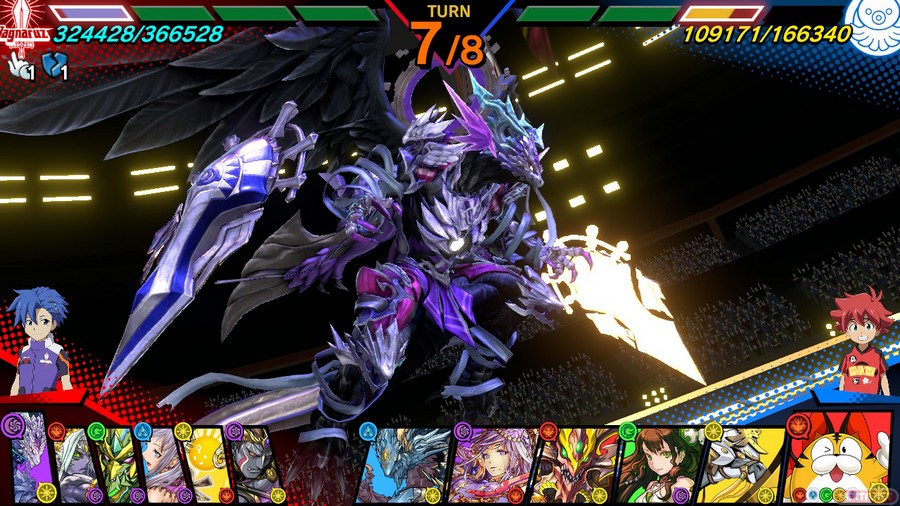Click the Ragnarok team emblem

tap(22, 22)
